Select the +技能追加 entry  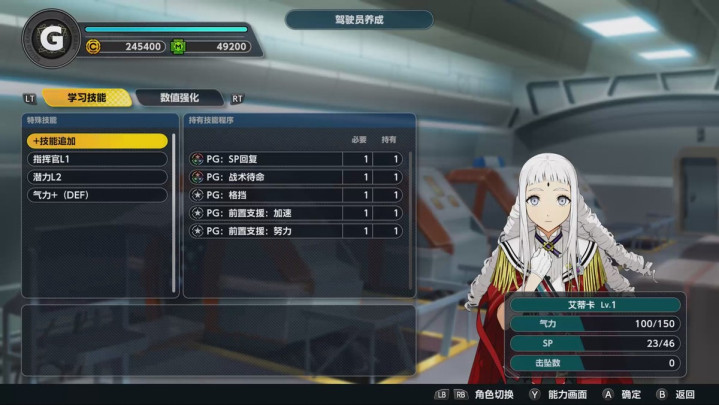tap(97, 141)
